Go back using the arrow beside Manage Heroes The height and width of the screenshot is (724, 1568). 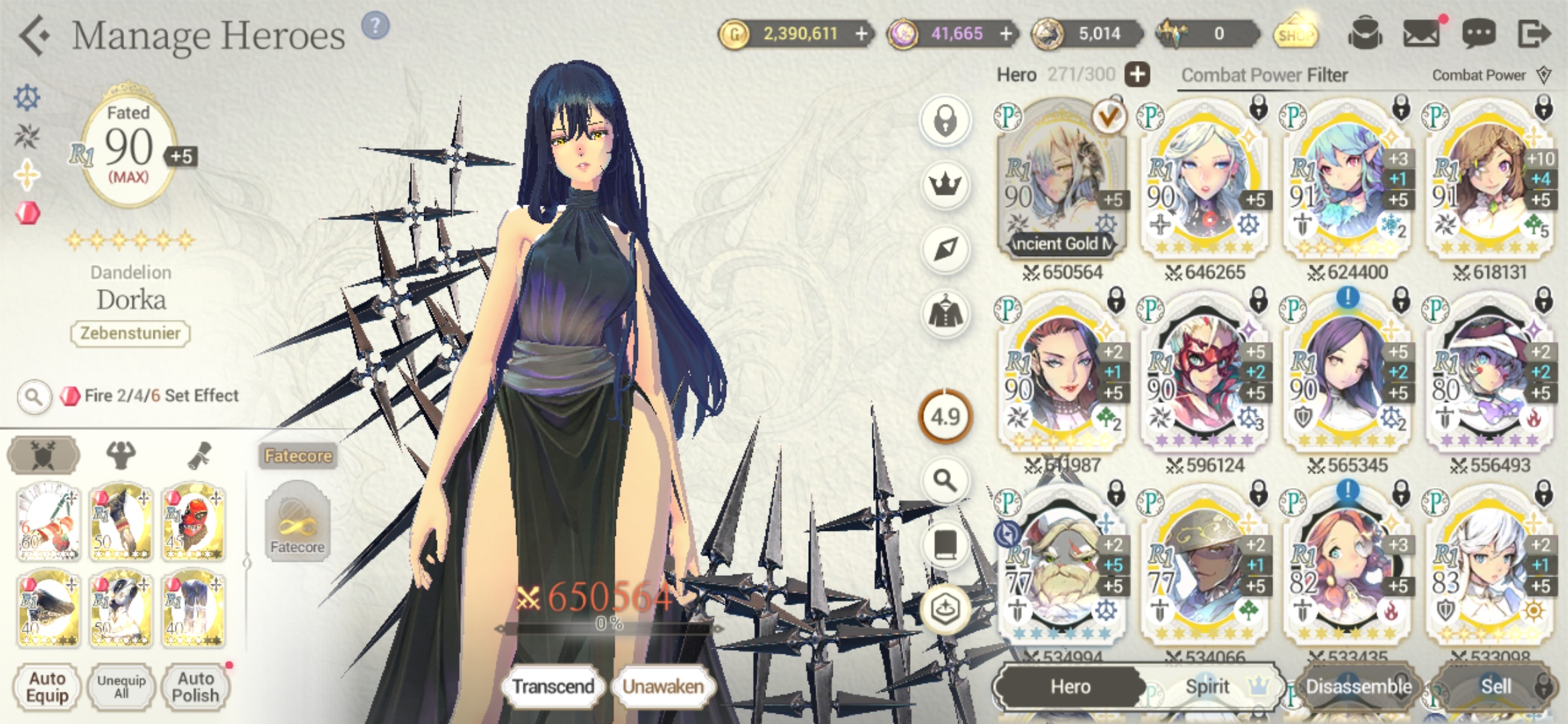point(35,35)
